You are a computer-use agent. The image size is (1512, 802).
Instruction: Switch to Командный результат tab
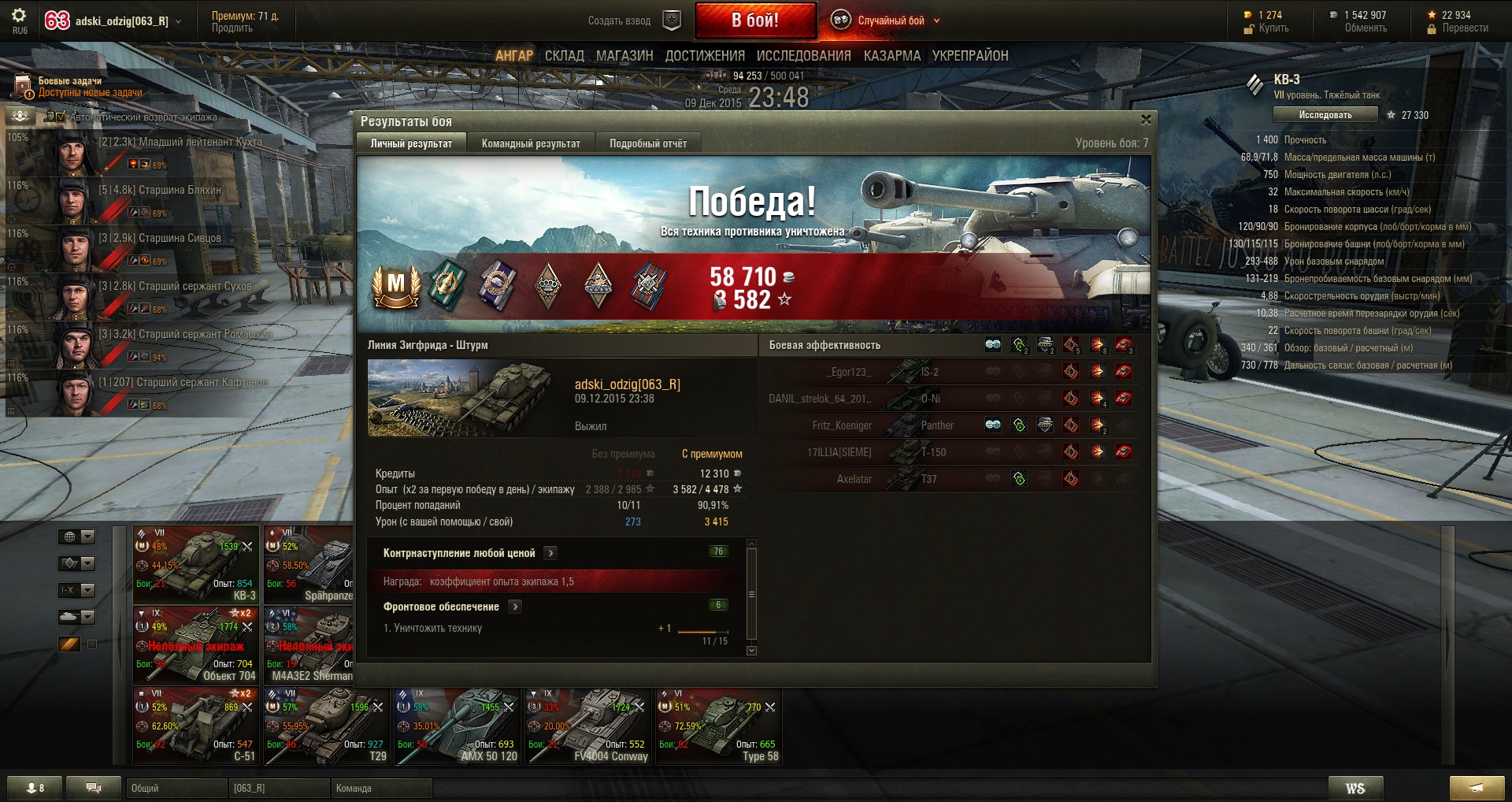[x=531, y=143]
